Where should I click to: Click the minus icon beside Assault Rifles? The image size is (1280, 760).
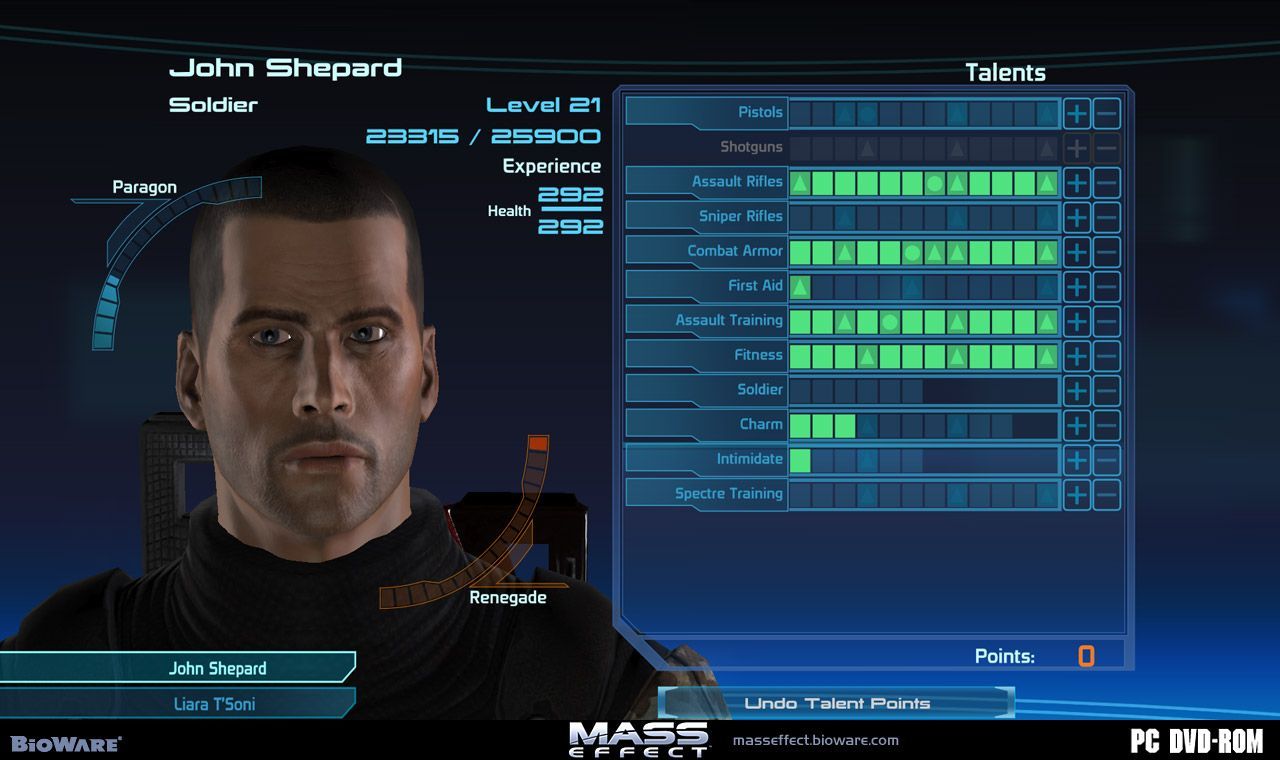pos(1107,181)
